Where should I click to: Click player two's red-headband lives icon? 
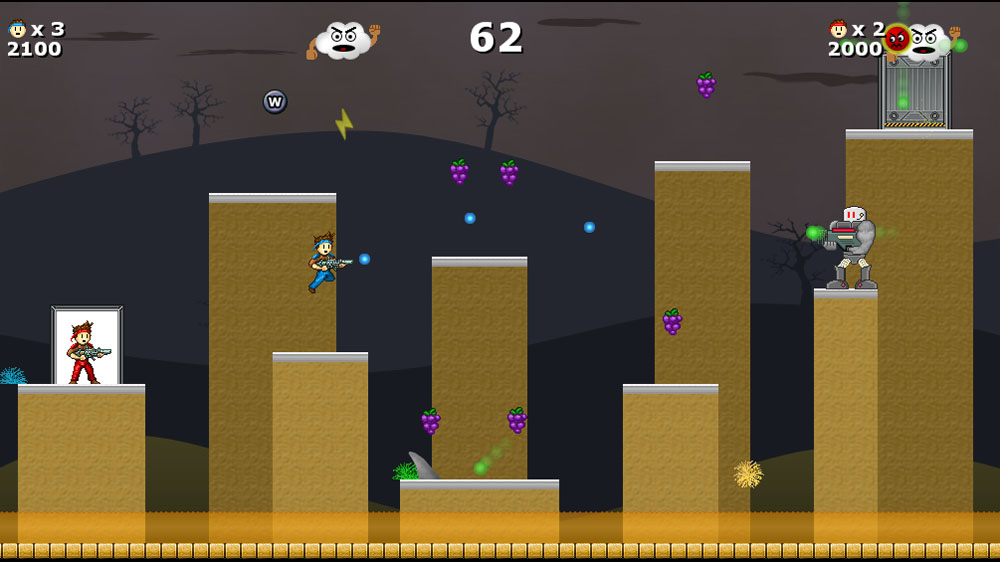click(838, 29)
